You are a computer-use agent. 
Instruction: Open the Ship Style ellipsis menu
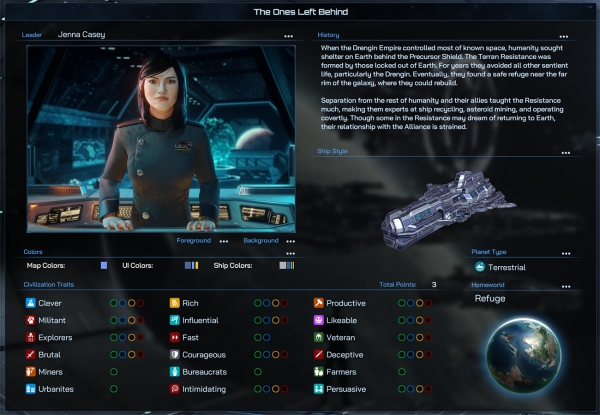[x=566, y=153]
